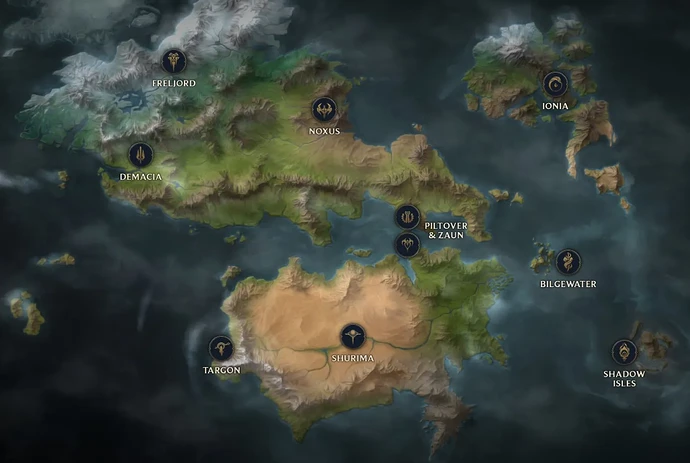The image size is (690, 463).
Task: Open the Shurima region marker
Action: 352,336
